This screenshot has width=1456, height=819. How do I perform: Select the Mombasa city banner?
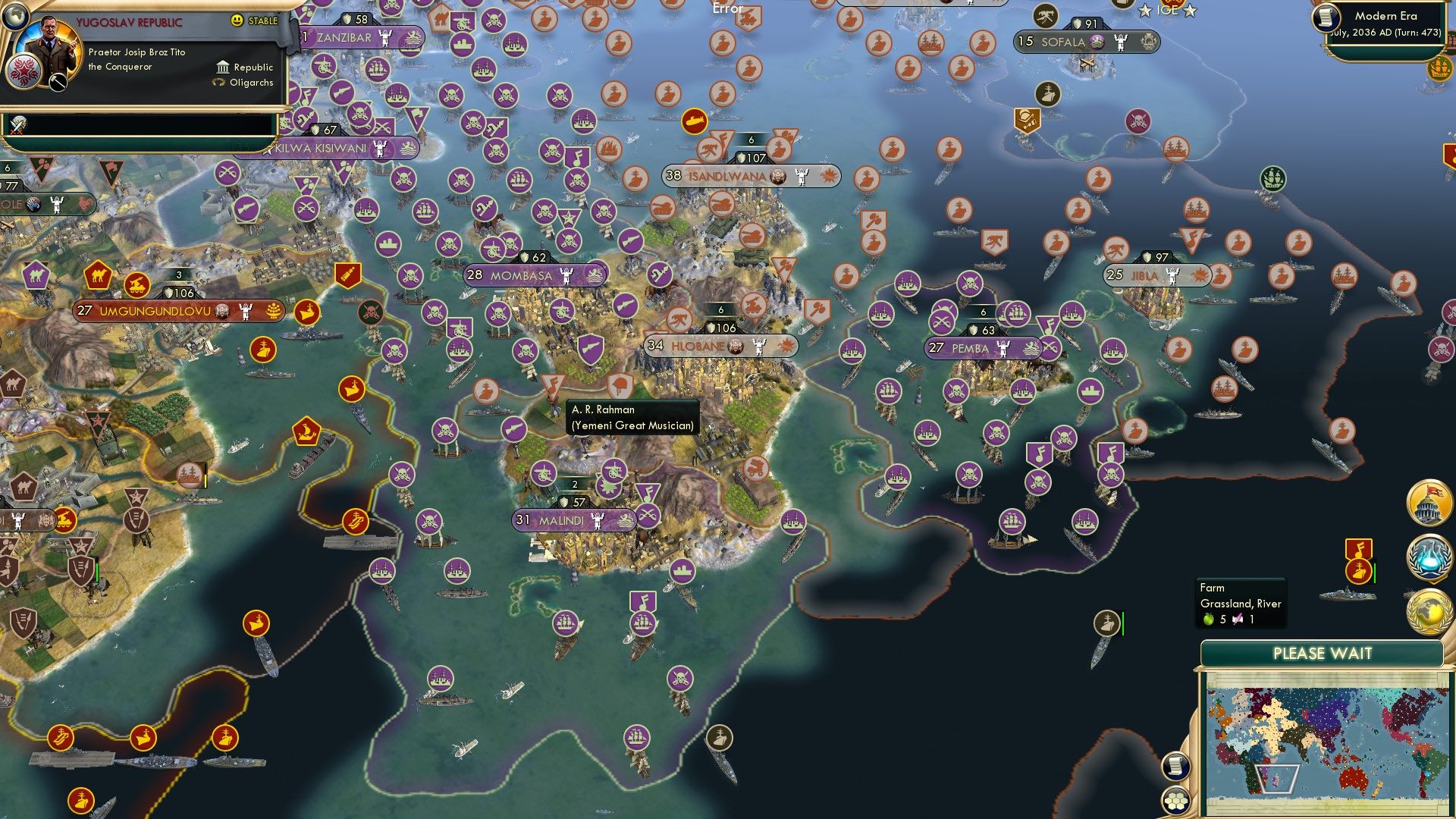(521, 275)
